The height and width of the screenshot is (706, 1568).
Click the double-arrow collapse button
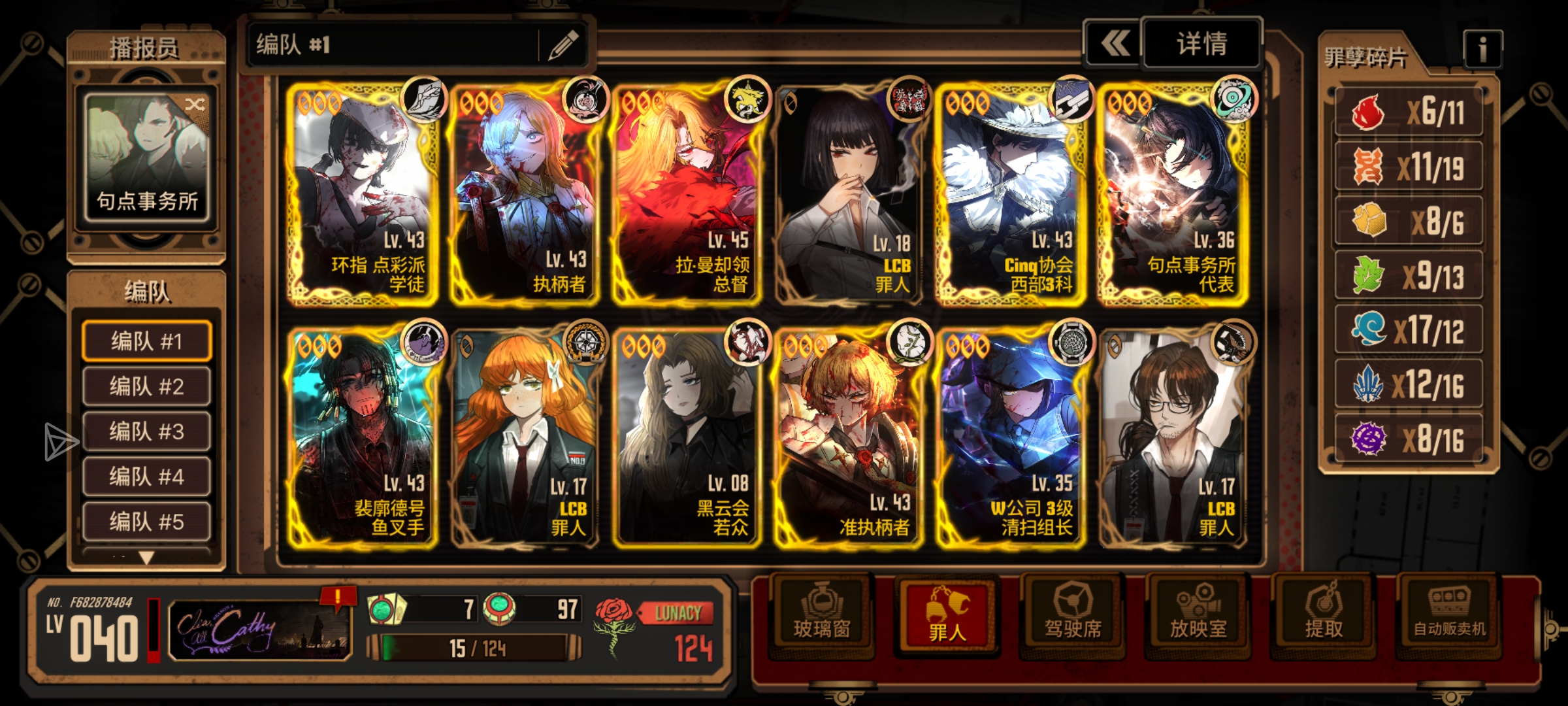coord(1114,44)
